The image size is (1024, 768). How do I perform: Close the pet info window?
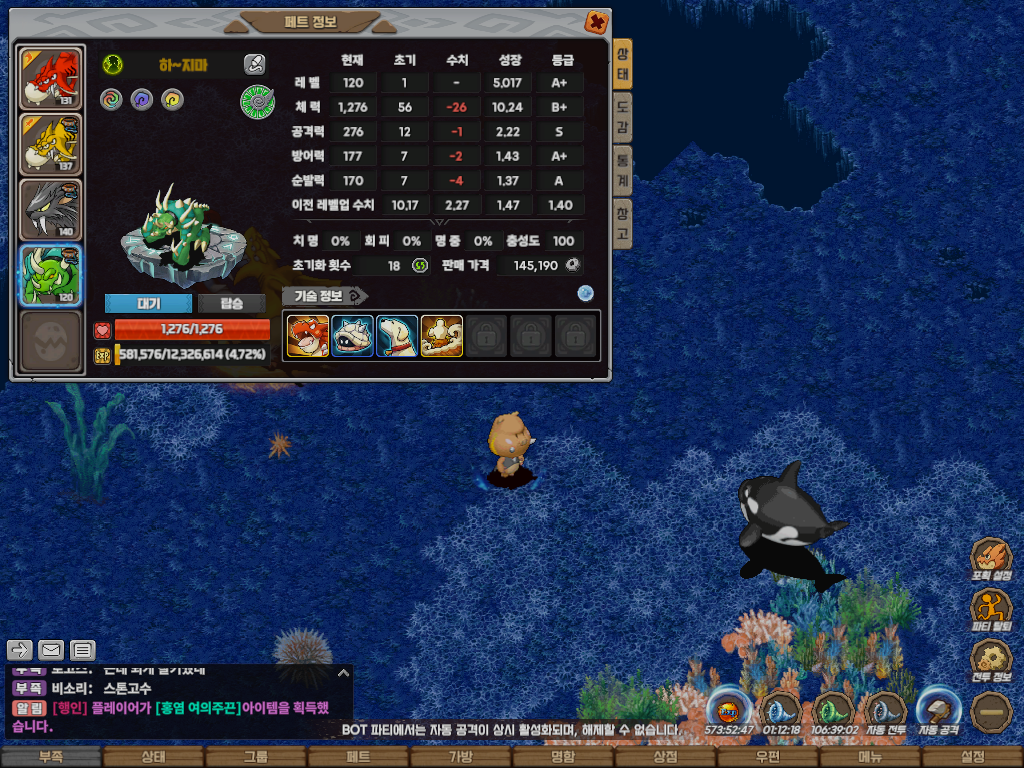click(595, 21)
